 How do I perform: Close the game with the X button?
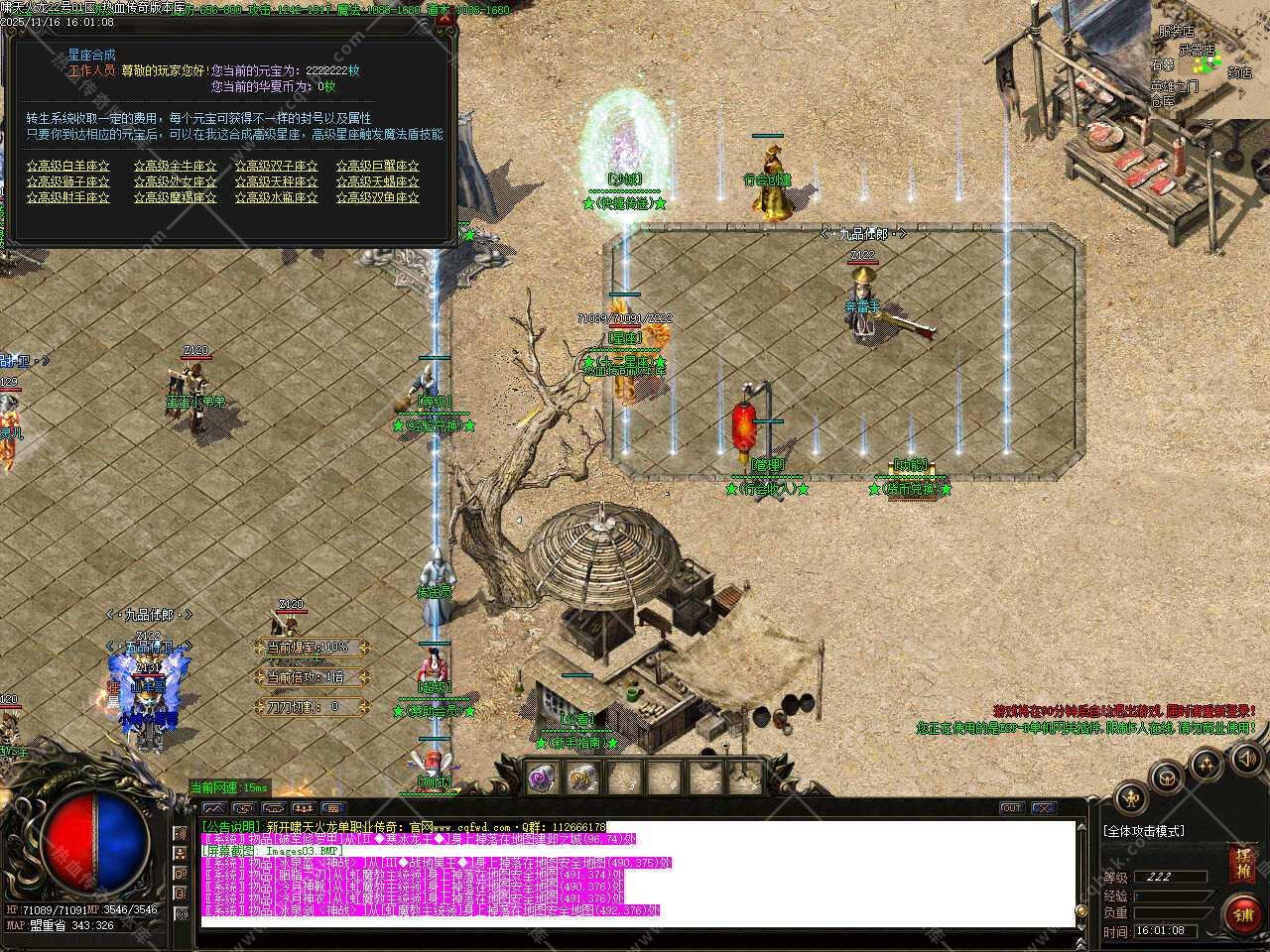(1043, 808)
